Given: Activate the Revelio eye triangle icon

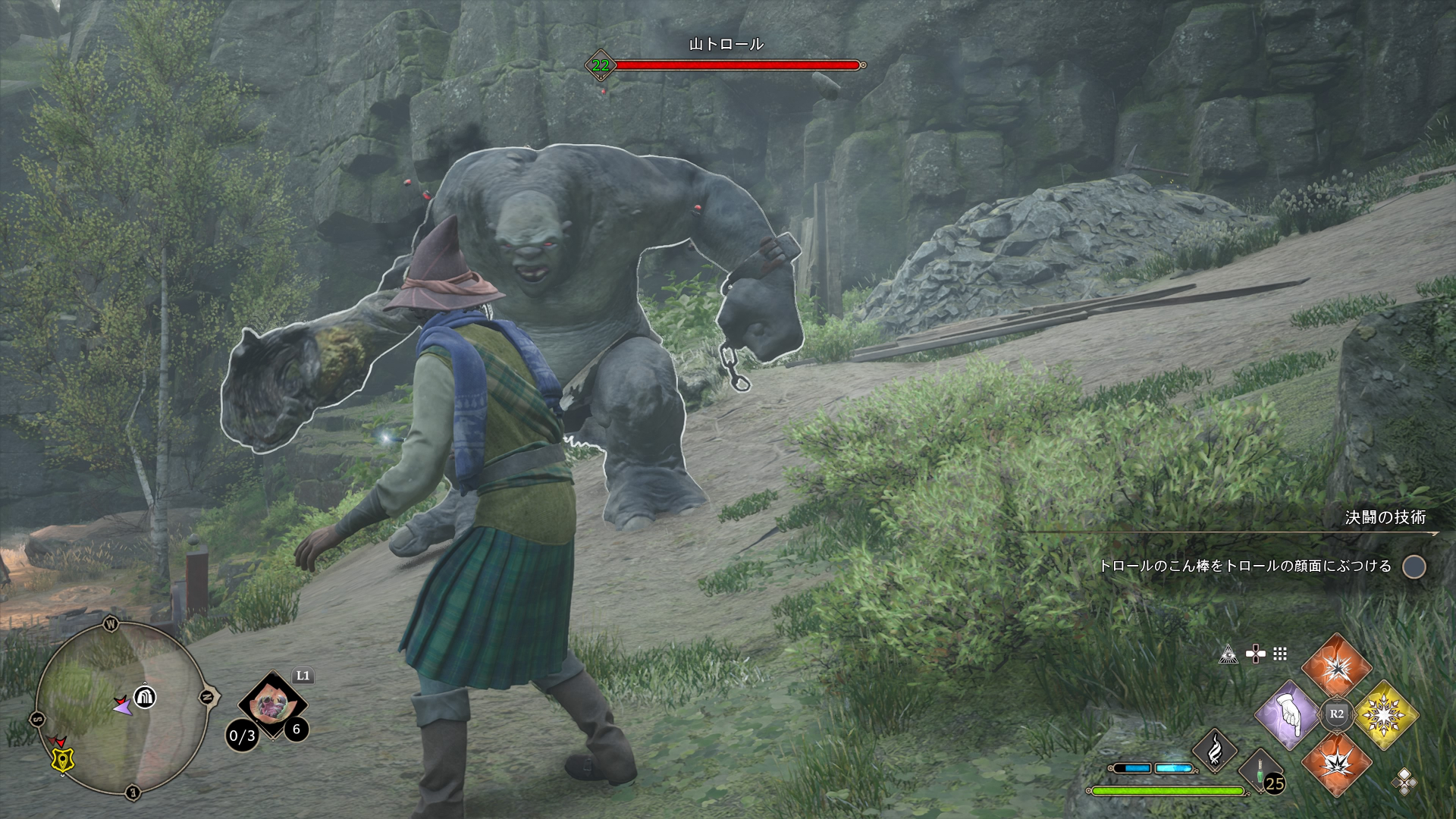Looking at the screenshot, I should [1228, 654].
